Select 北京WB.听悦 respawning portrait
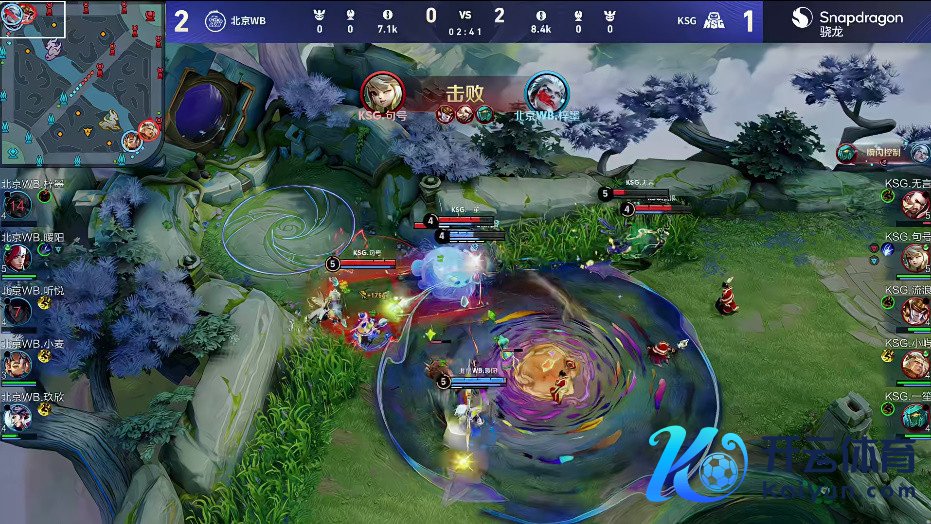This screenshot has height=524, width=931. coord(16,311)
